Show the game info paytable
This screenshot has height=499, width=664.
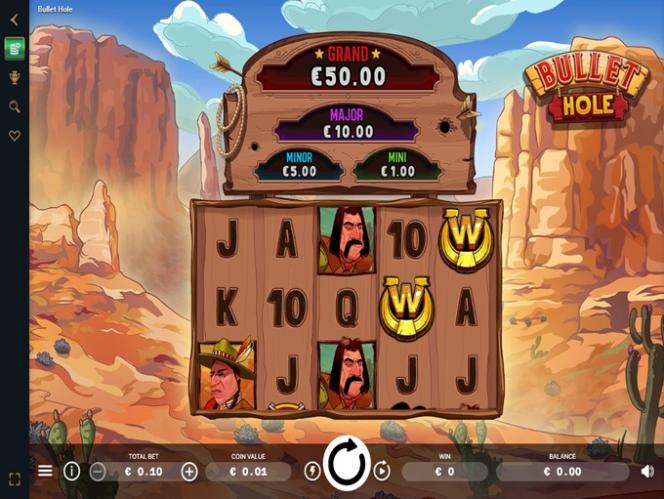[72, 471]
